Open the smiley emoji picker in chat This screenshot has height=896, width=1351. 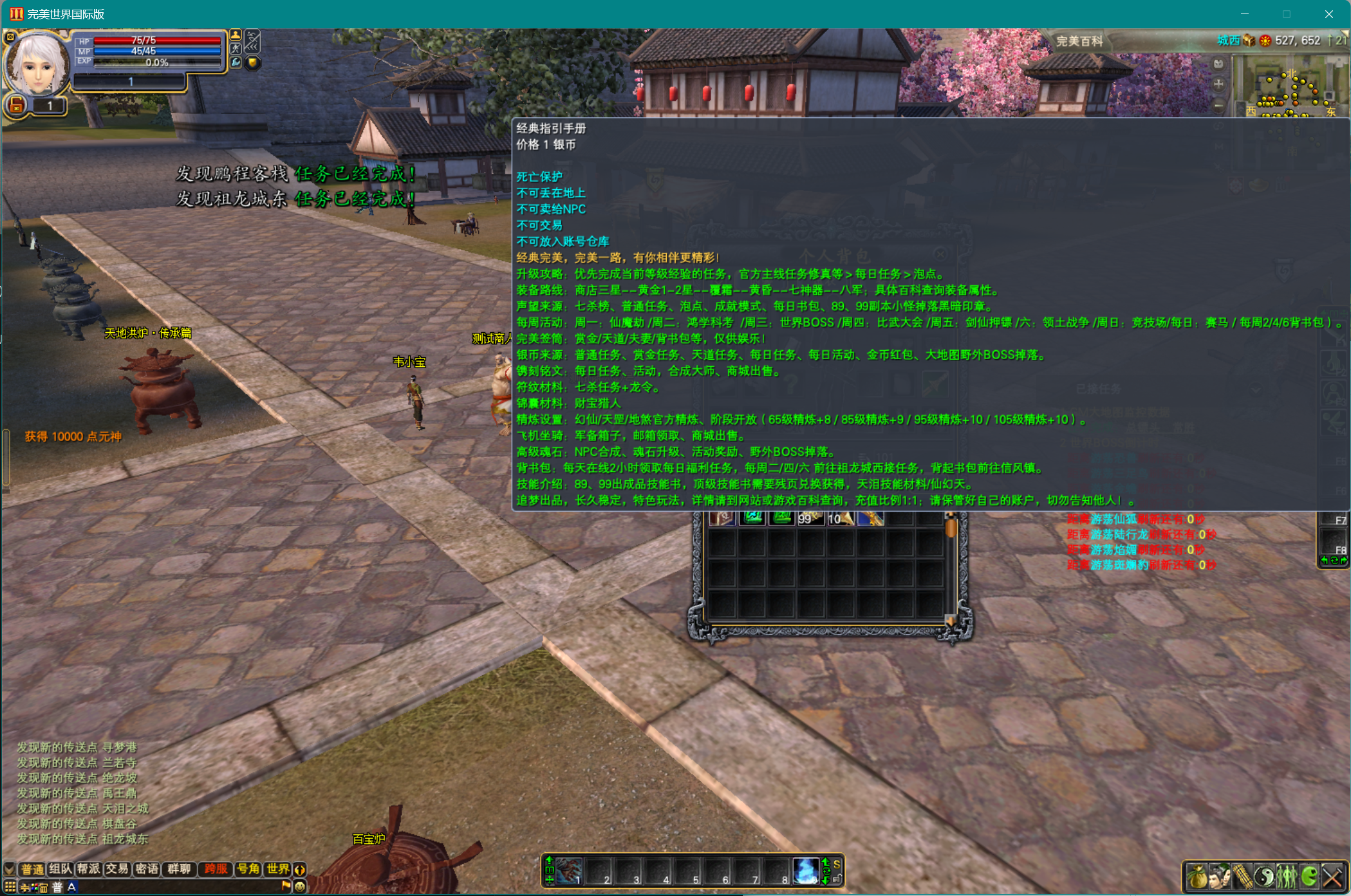(300, 886)
